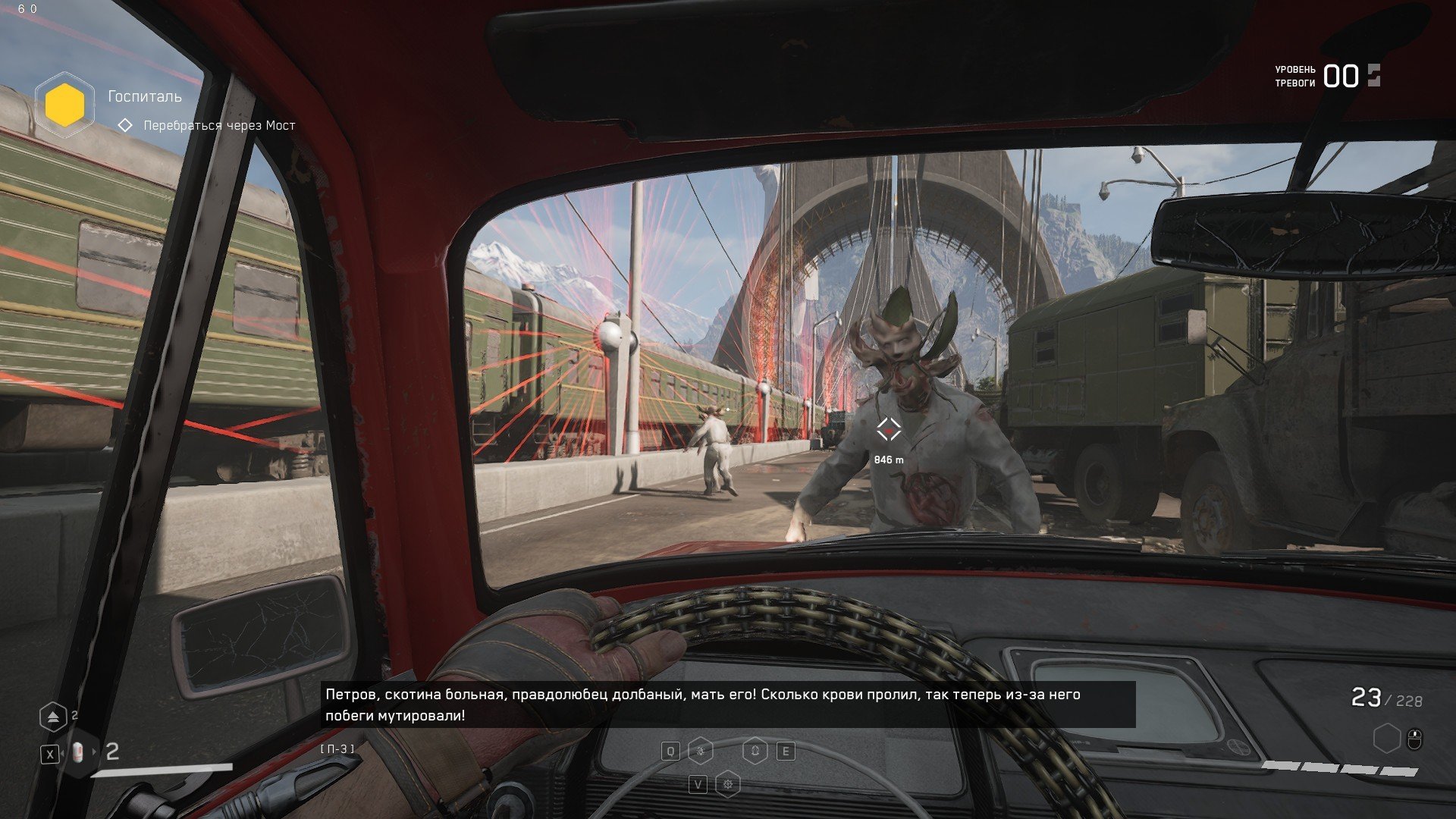Select the empty weapon ability hexagon
Image resolution: width=1456 pixels, height=819 pixels.
[x=1386, y=738]
